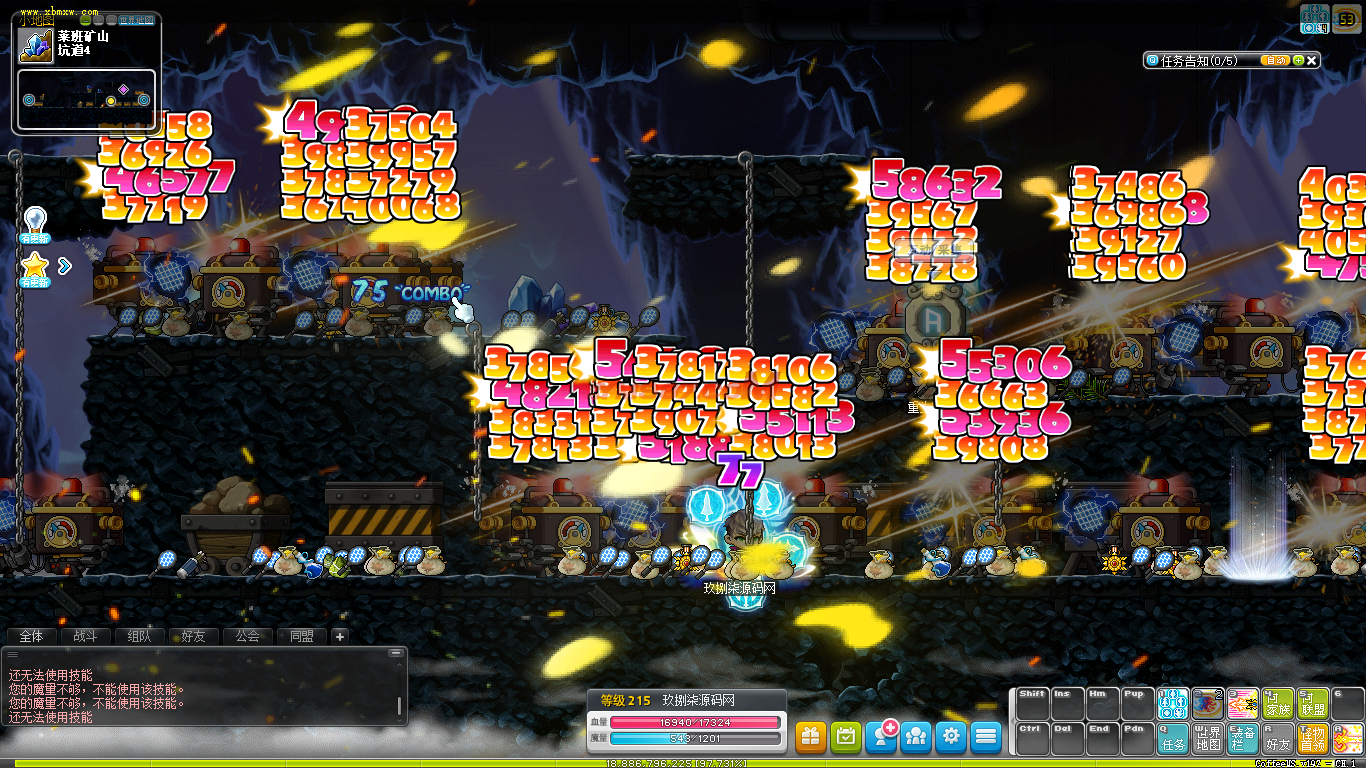
Task: Switch to the 全体 chat tab
Action: coord(32,636)
